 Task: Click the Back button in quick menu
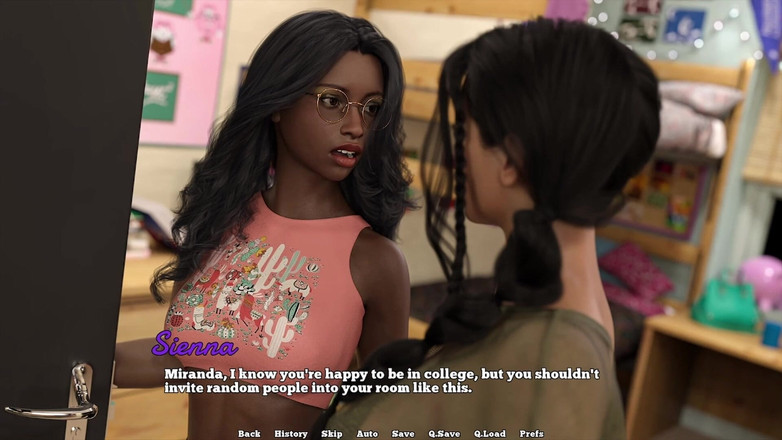[x=249, y=434]
